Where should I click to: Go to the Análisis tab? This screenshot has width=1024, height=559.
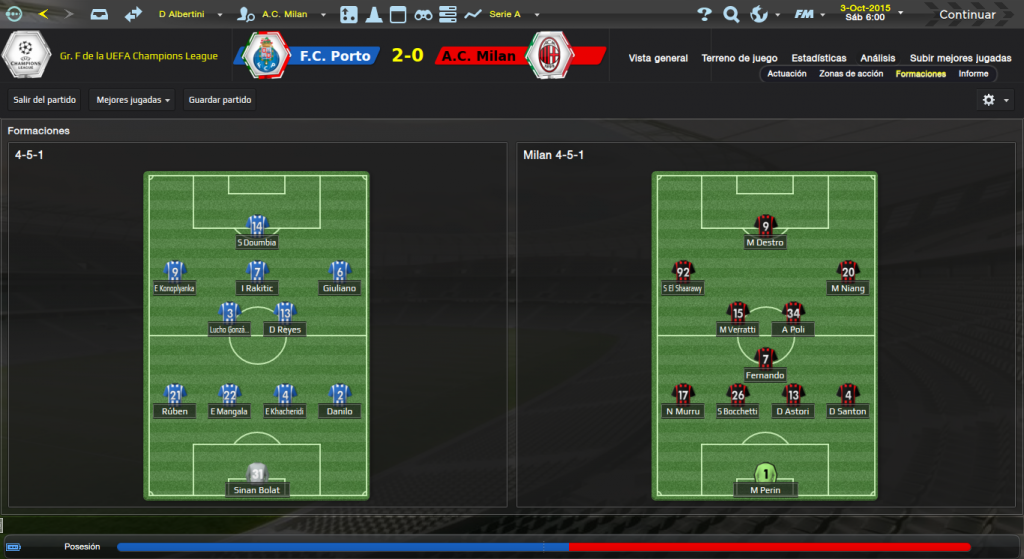(878, 58)
